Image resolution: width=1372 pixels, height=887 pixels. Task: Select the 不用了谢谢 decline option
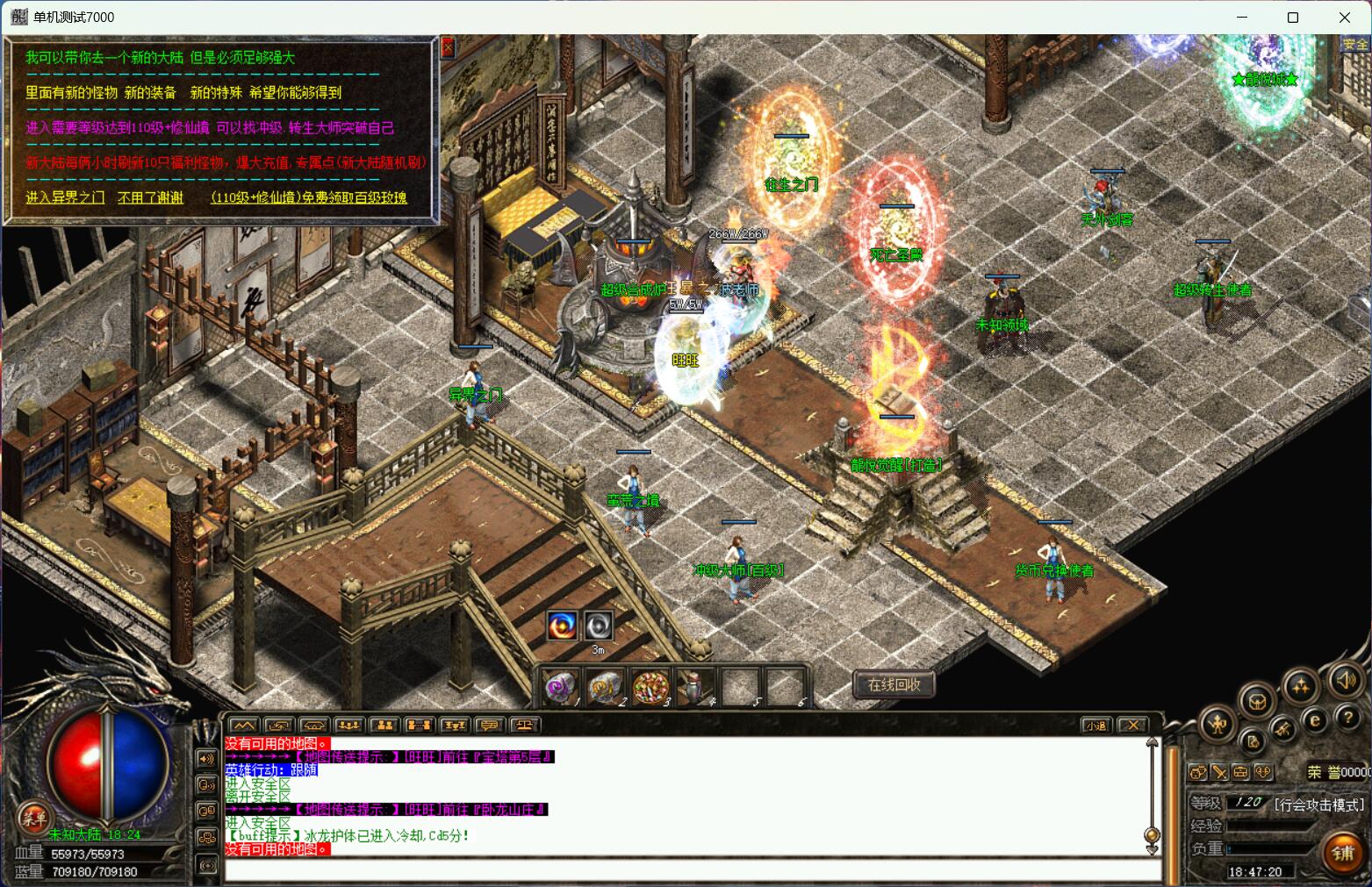click(x=151, y=197)
